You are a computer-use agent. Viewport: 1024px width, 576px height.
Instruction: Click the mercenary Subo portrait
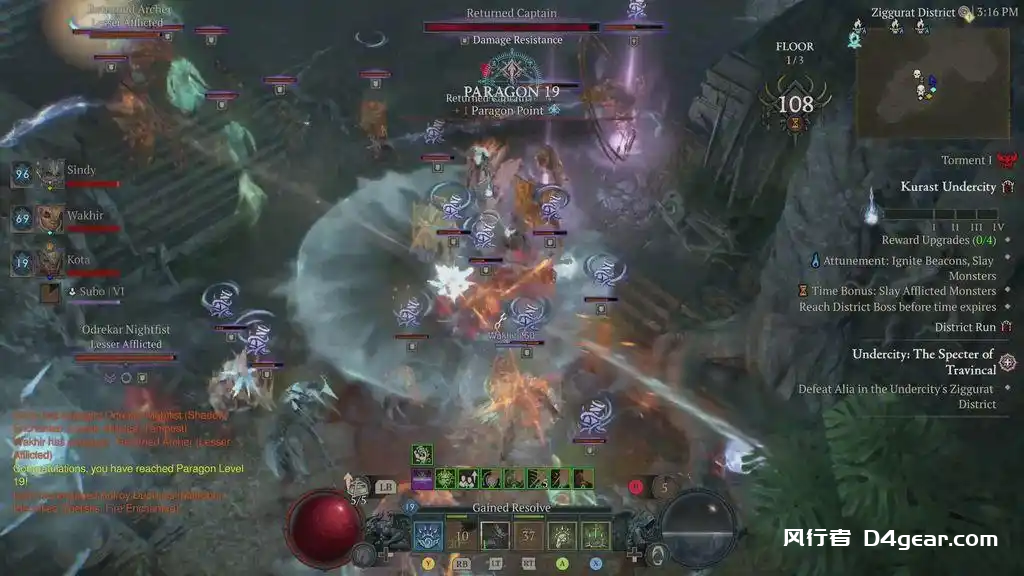click(50, 292)
